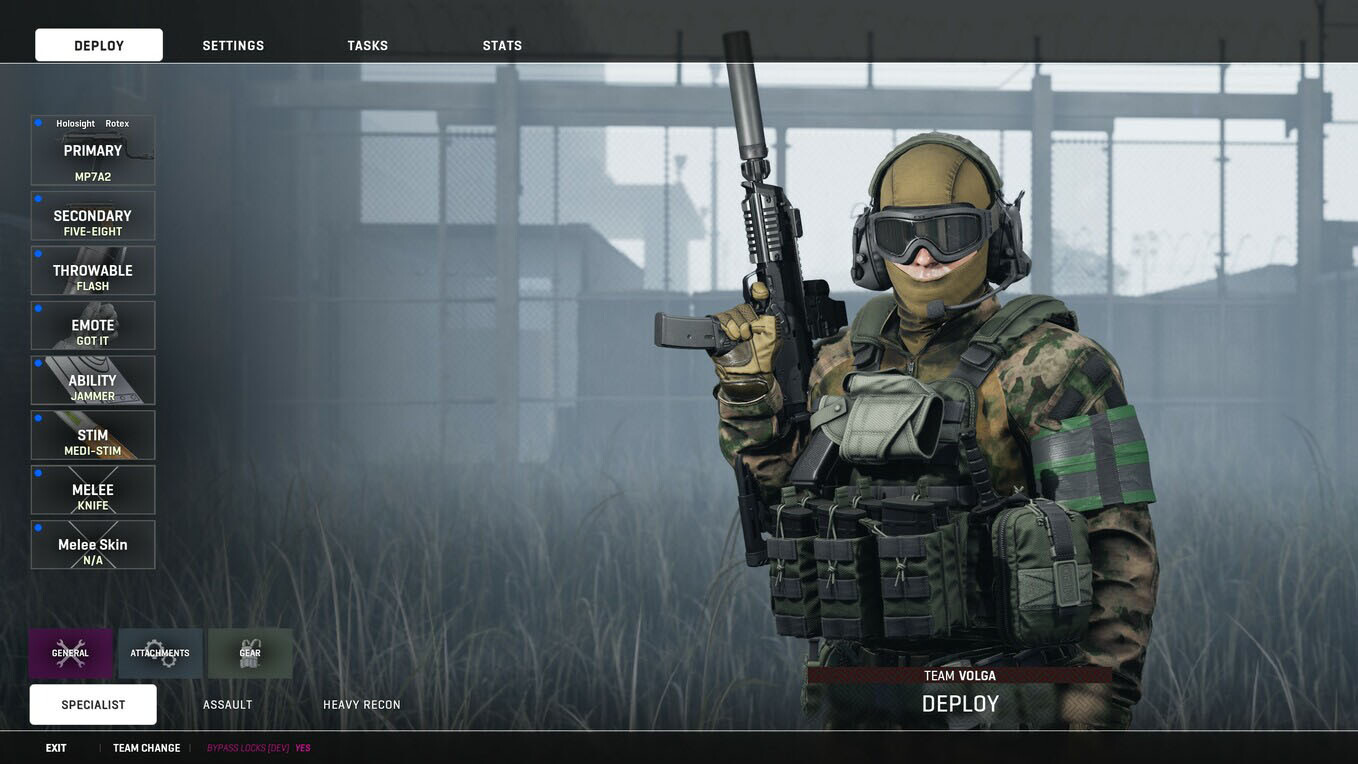
Task: Select the Deploy tab at top
Action: coord(99,45)
